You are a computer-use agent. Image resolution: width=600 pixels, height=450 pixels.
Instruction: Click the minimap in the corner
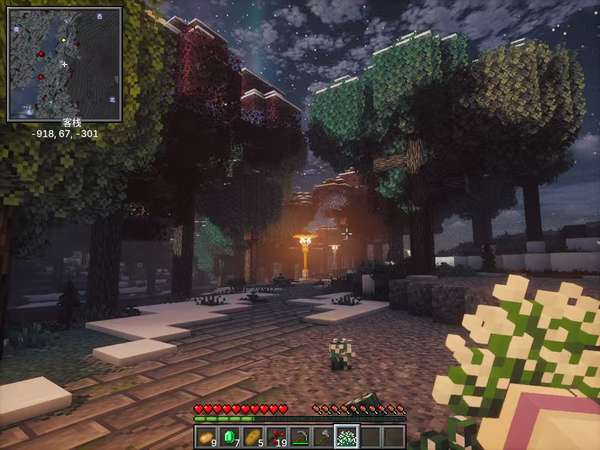[x=64, y=64]
